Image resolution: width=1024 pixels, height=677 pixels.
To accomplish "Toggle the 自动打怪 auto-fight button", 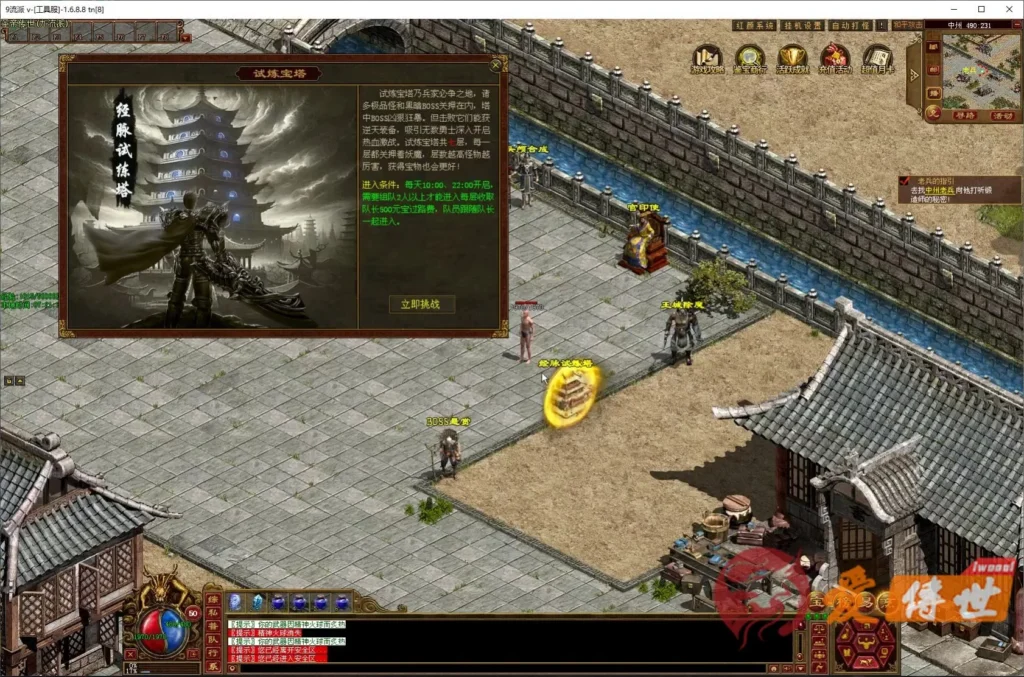I will coord(851,26).
